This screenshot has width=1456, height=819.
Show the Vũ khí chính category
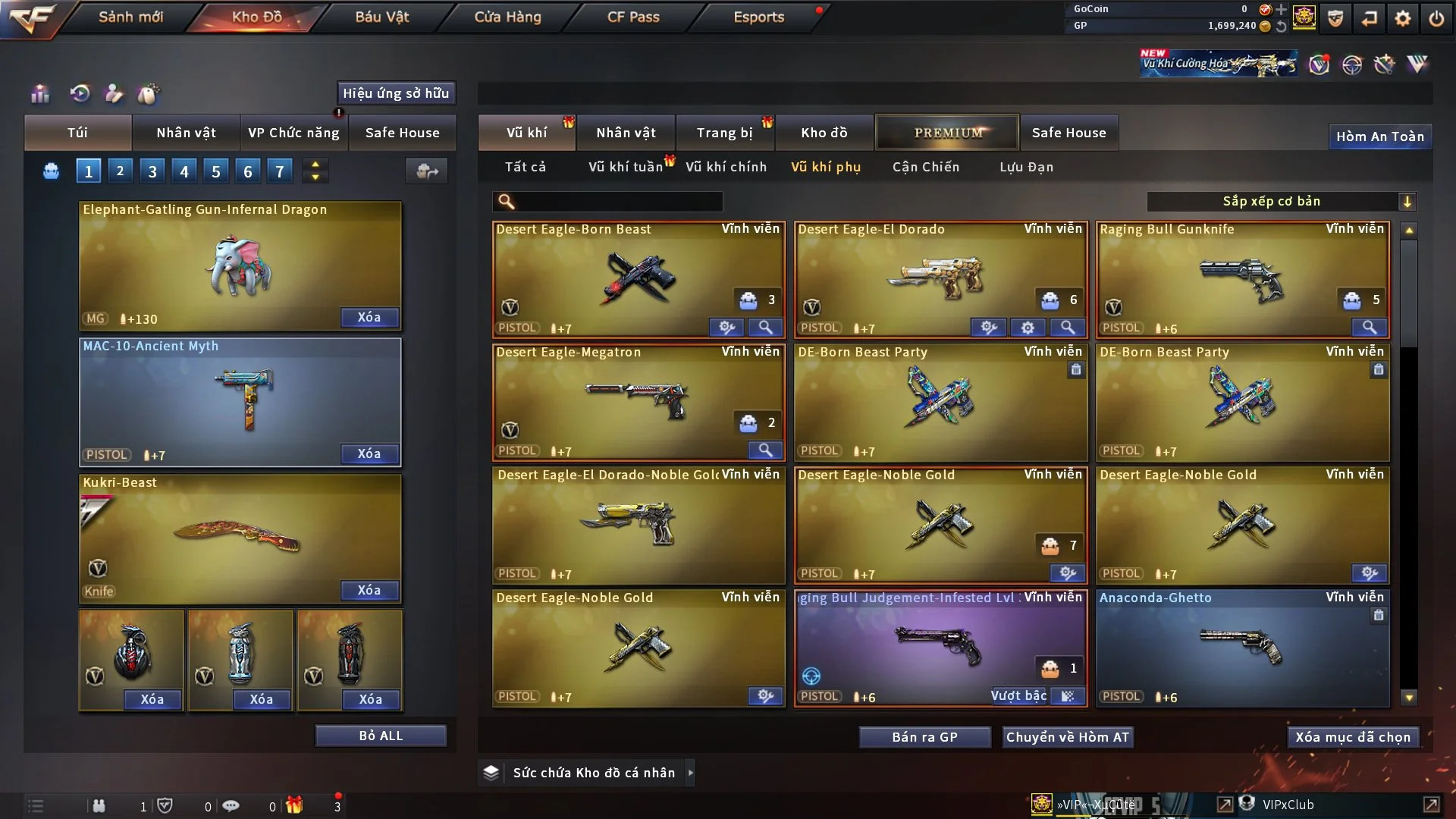click(726, 167)
